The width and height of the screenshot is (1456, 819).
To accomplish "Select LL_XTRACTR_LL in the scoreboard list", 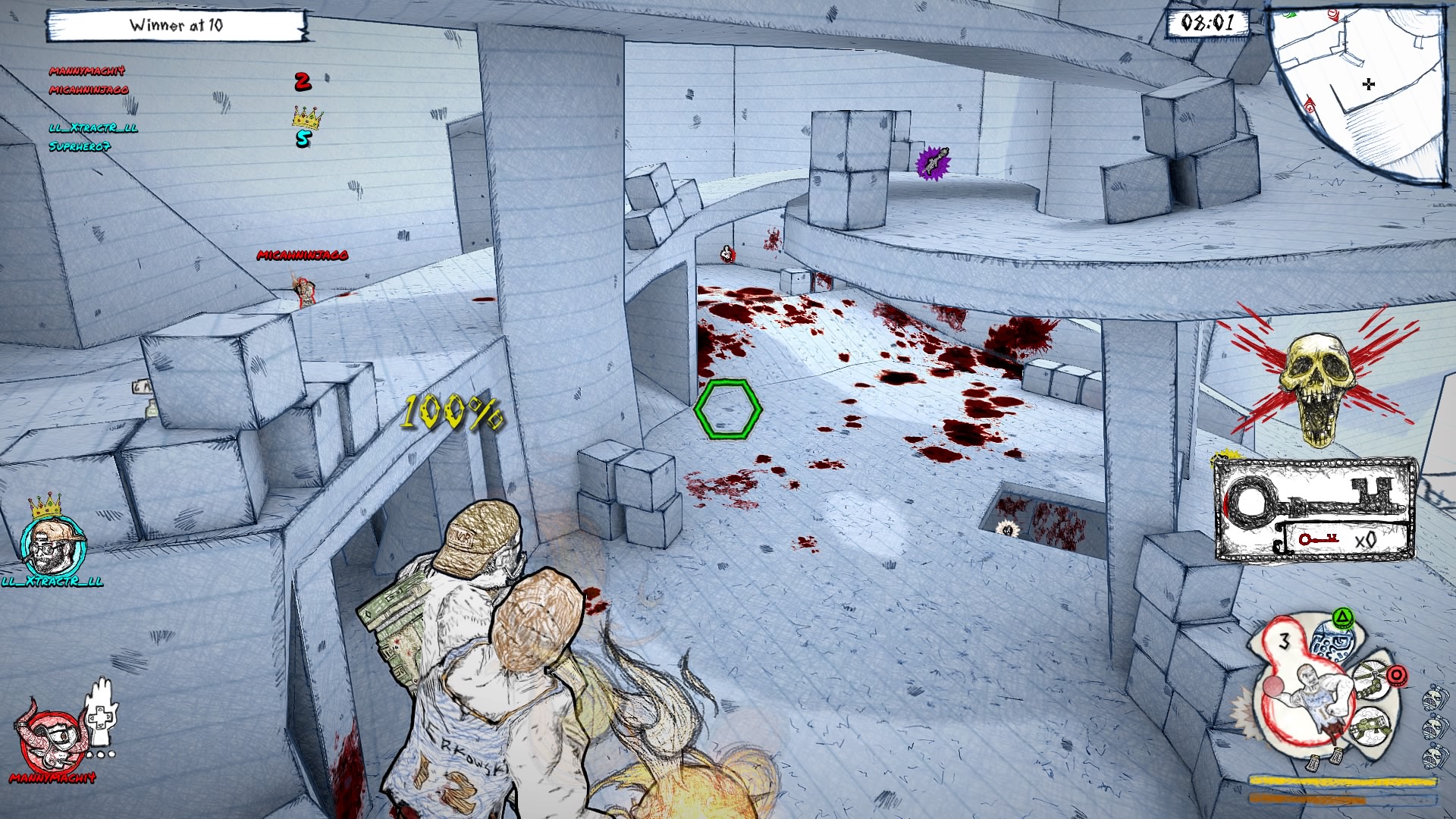I will [93, 128].
